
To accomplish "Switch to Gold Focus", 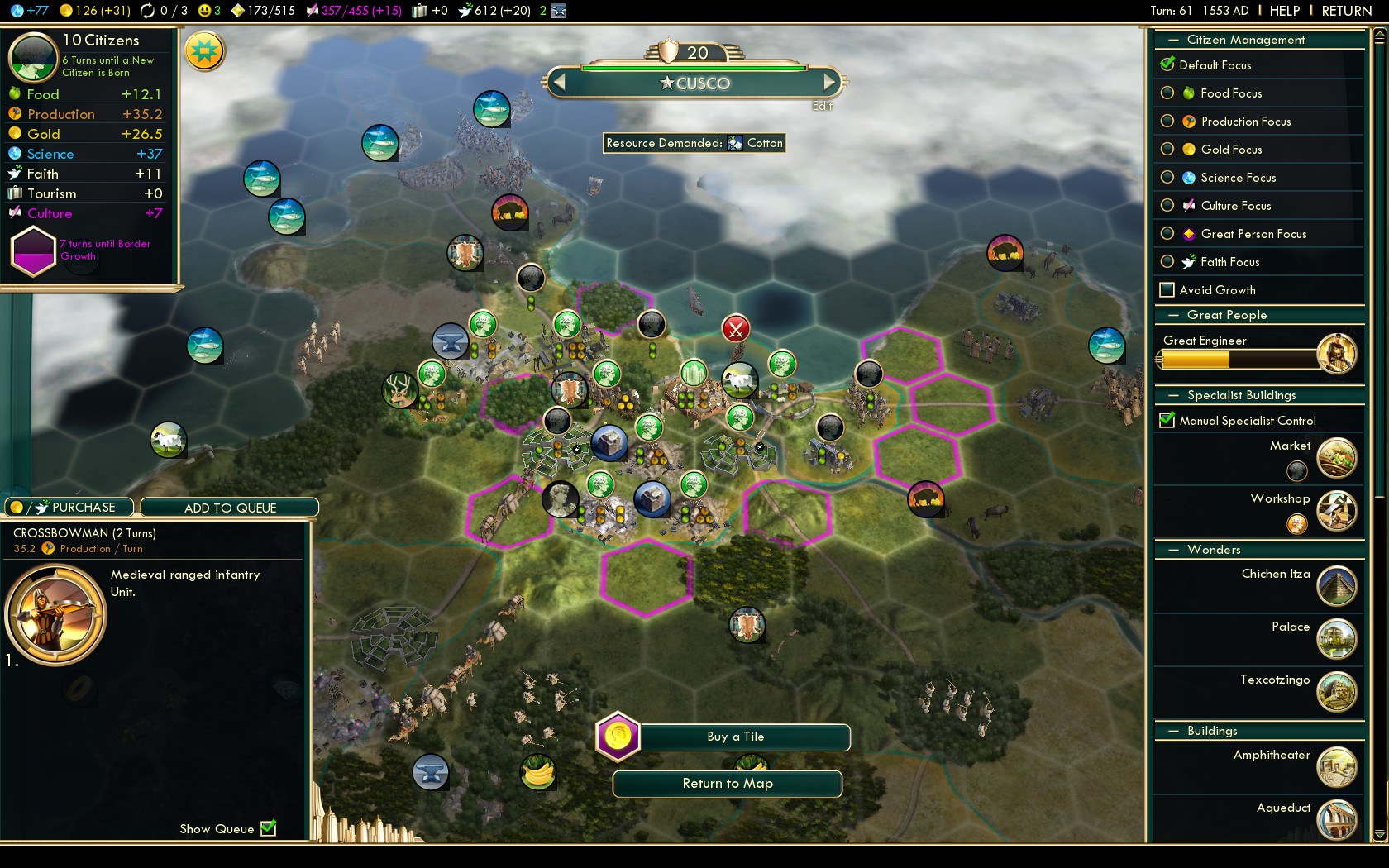I will [1167, 150].
